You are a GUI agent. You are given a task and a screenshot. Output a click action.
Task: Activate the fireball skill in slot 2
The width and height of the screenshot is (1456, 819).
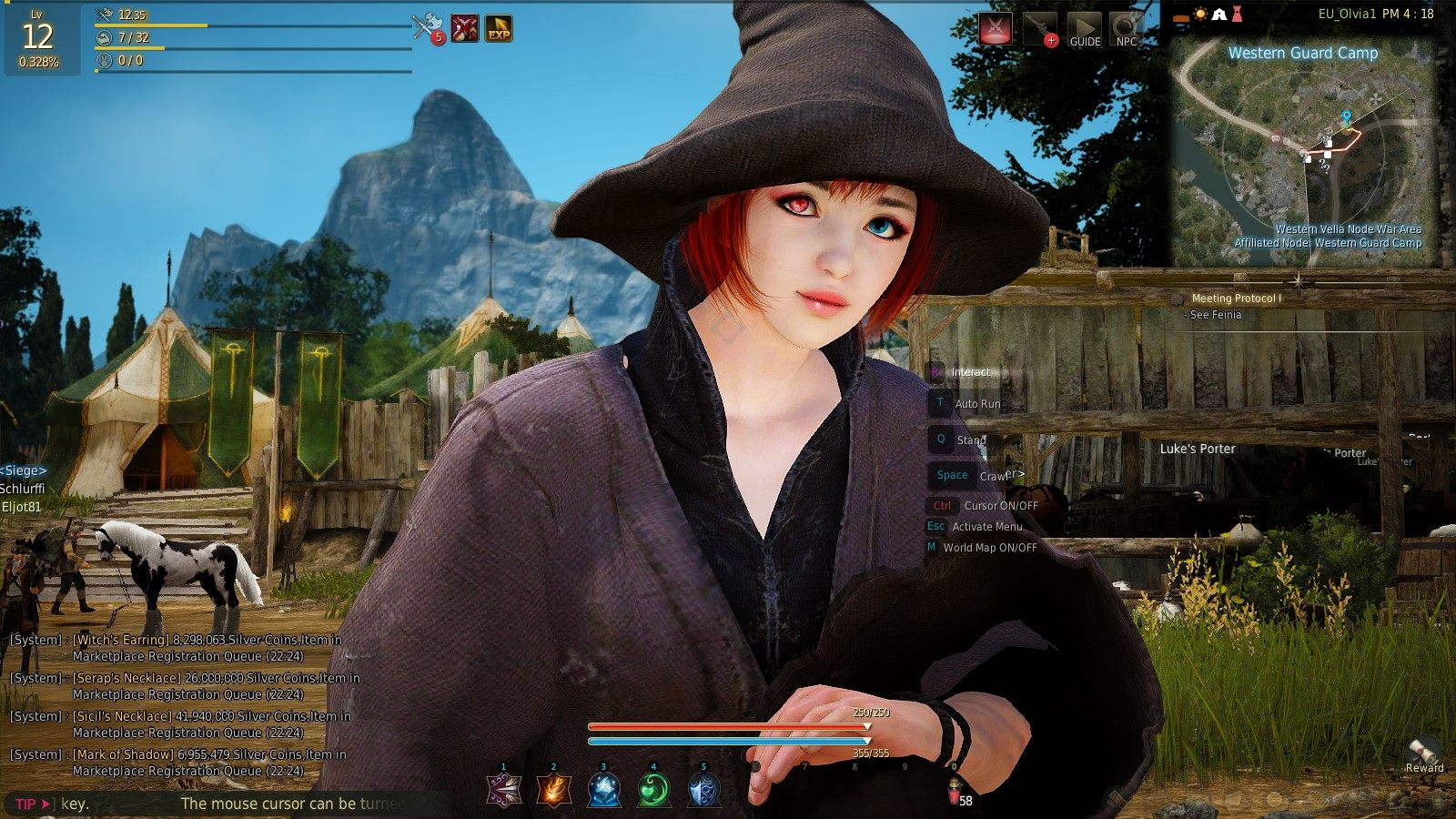point(553,789)
